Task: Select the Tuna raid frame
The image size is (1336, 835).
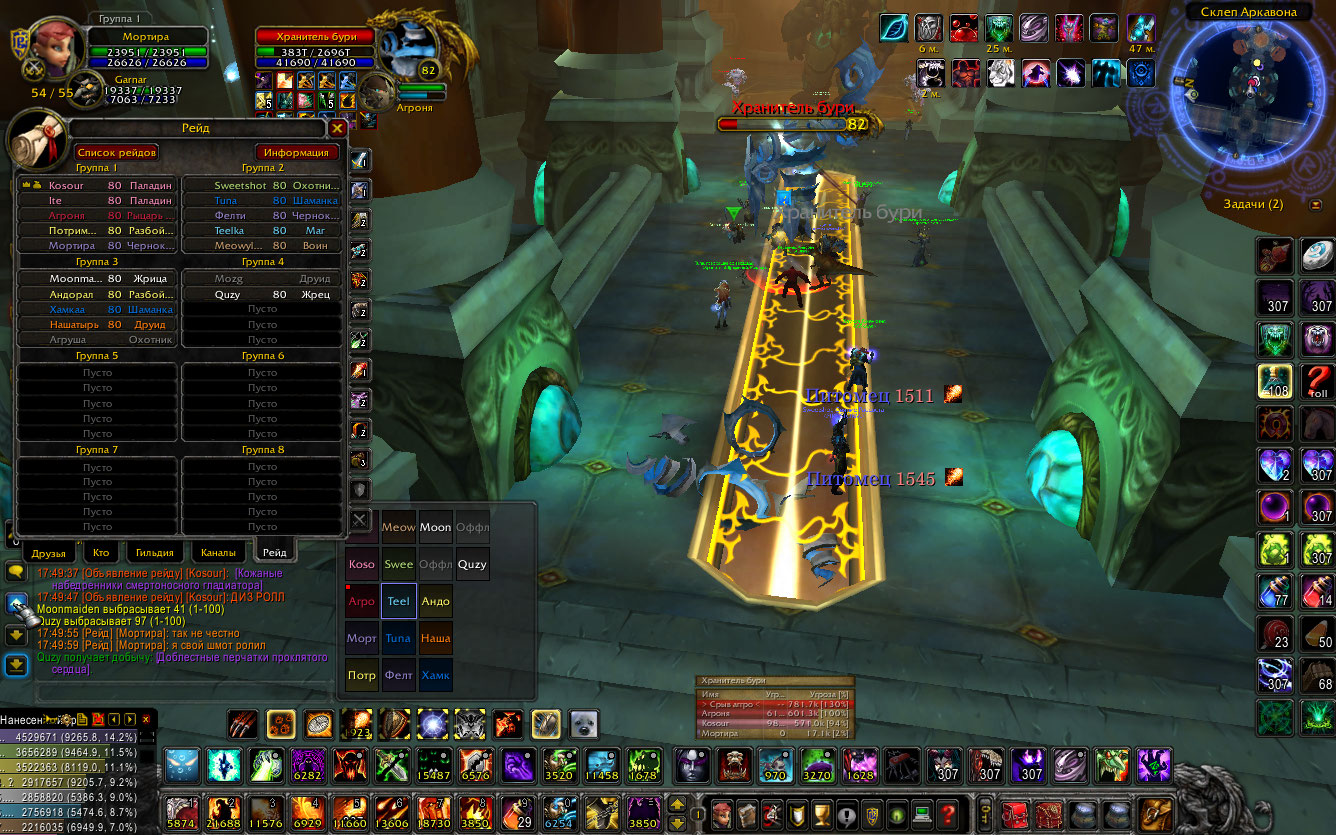Action: coord(398,638)
